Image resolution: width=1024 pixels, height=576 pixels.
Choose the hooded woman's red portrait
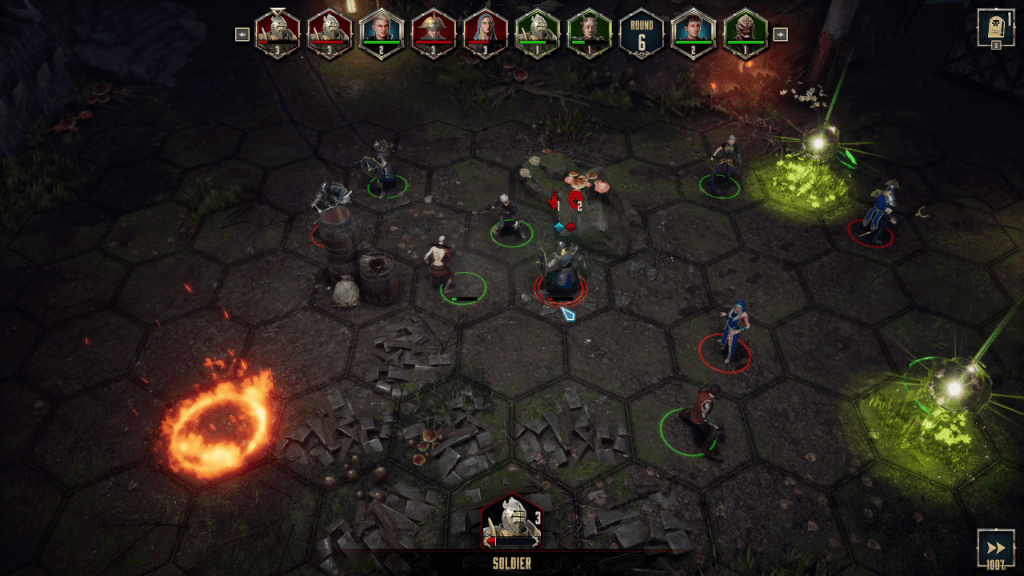[x=485, y=33]
